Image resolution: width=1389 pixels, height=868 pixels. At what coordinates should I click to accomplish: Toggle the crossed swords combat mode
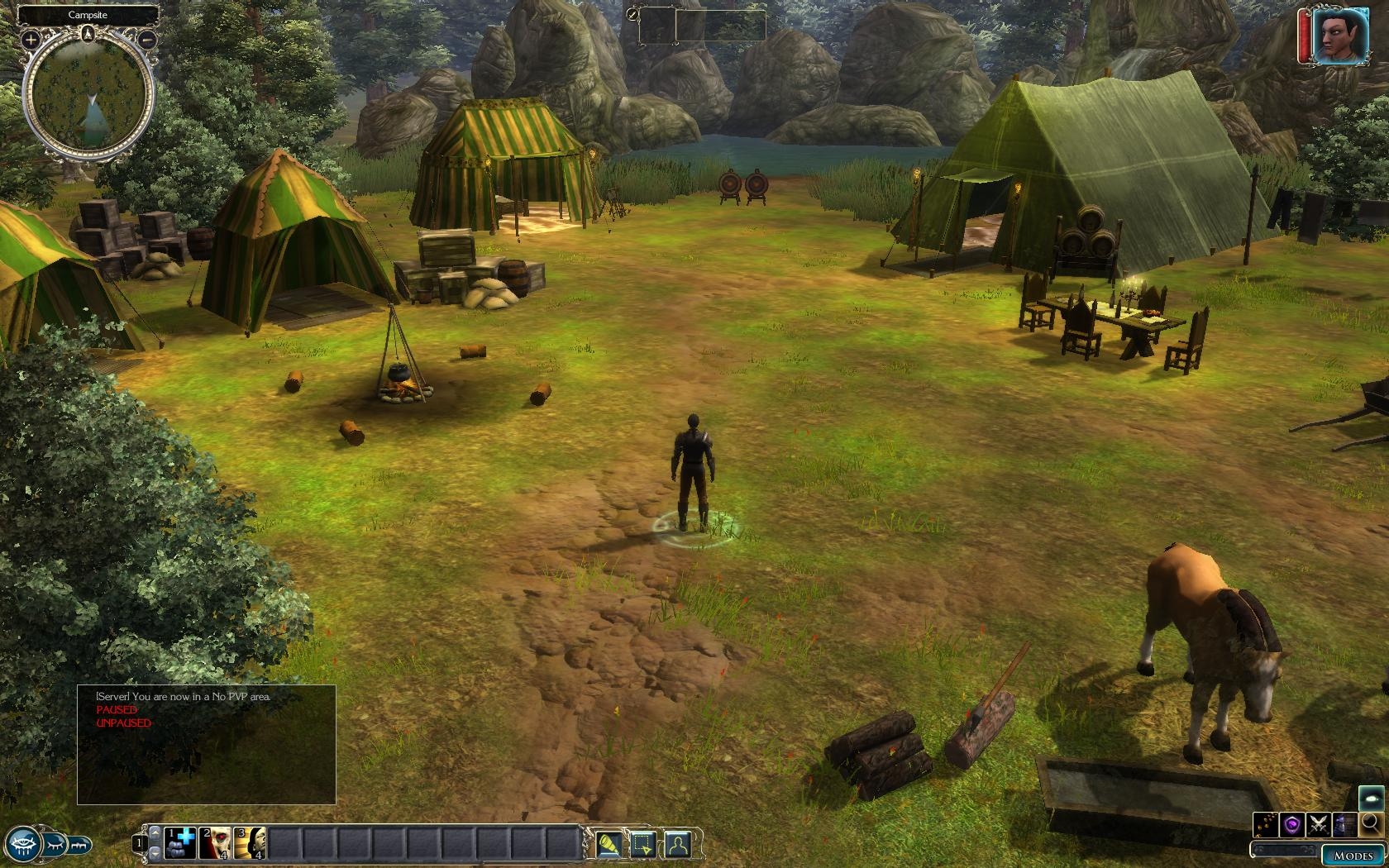point(1319,824)
